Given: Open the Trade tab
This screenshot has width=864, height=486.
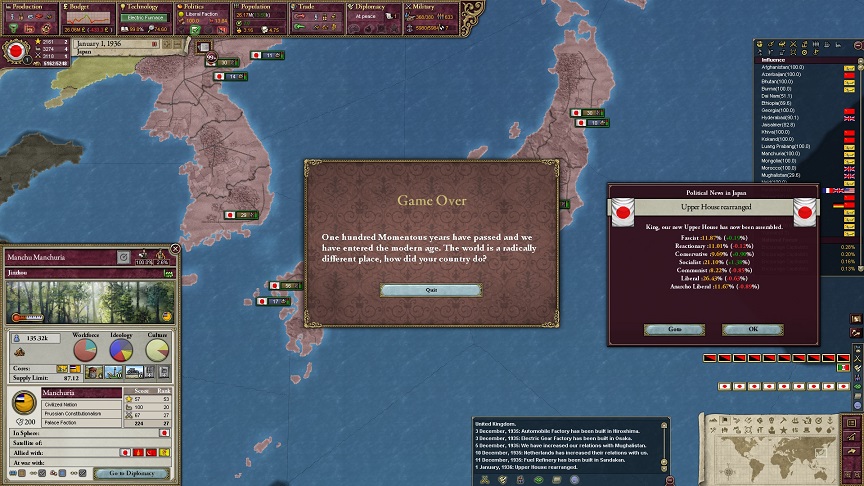Looking at the screenshot, I should [x=318, y=6].
